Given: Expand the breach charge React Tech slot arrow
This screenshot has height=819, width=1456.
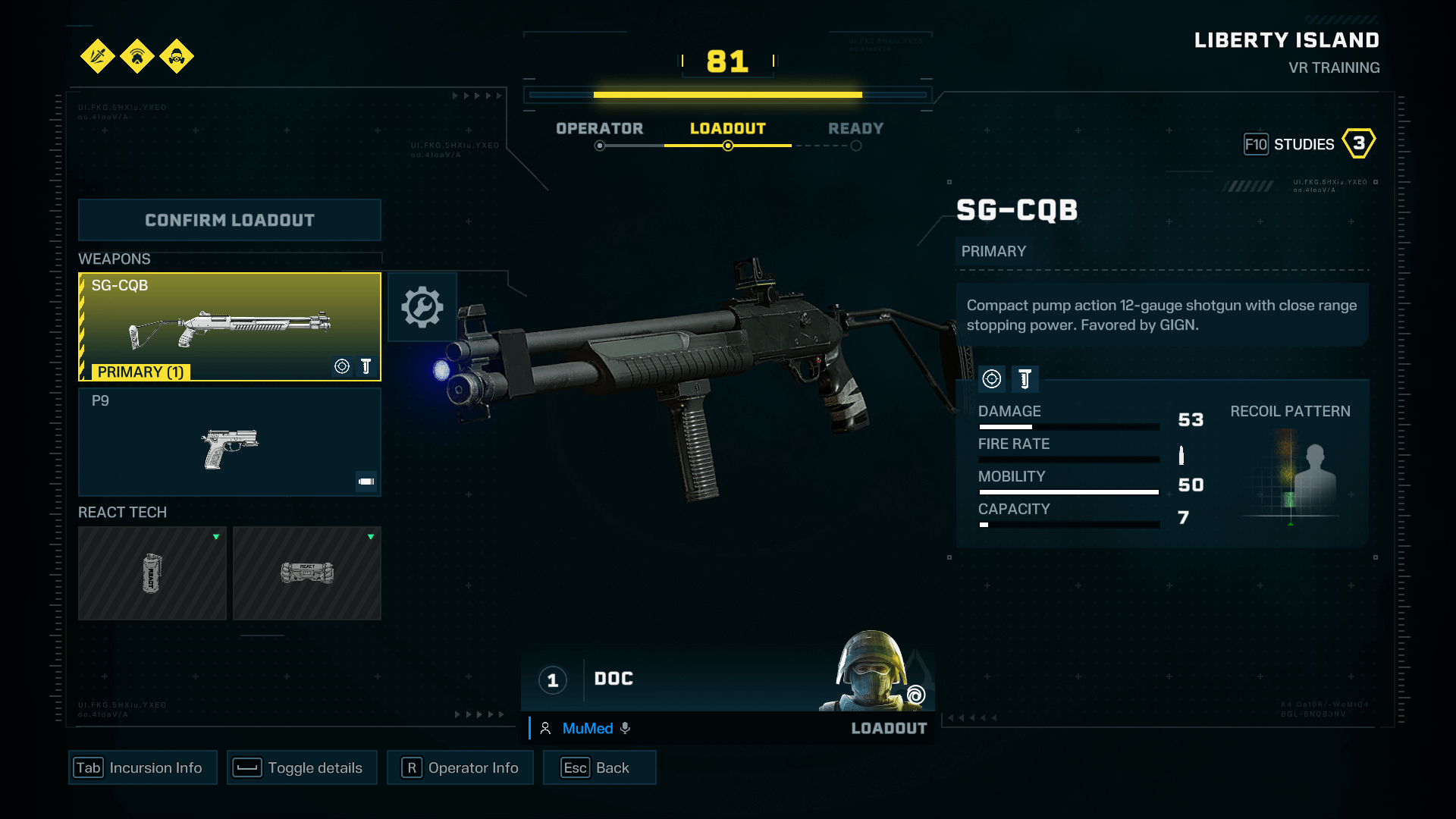Looking at the screenshot, I should [371, 537].
